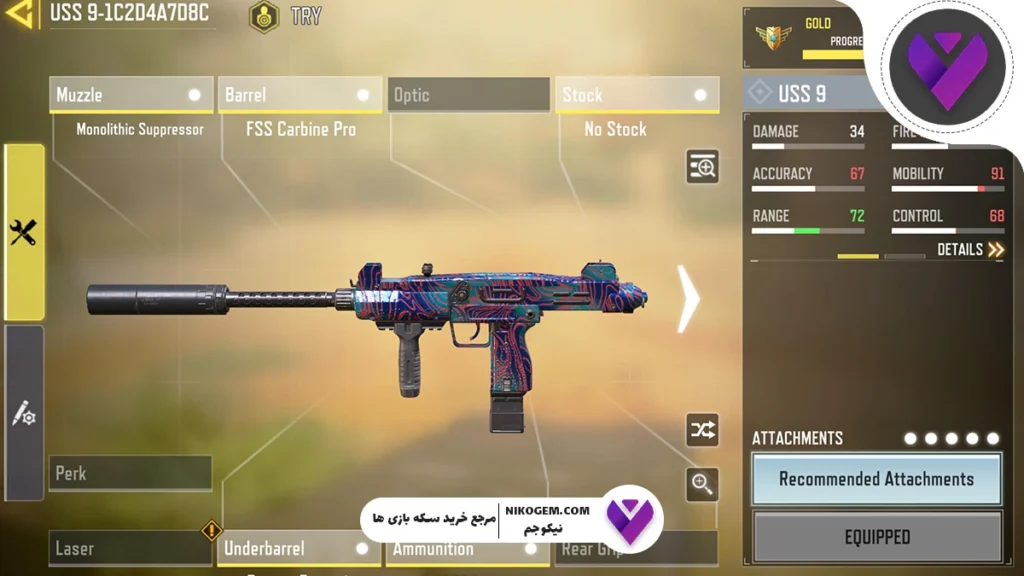Viewport: 1024px width, 576px height.
Task: Open the Stock attachment slot
Action: click(636, 95)
